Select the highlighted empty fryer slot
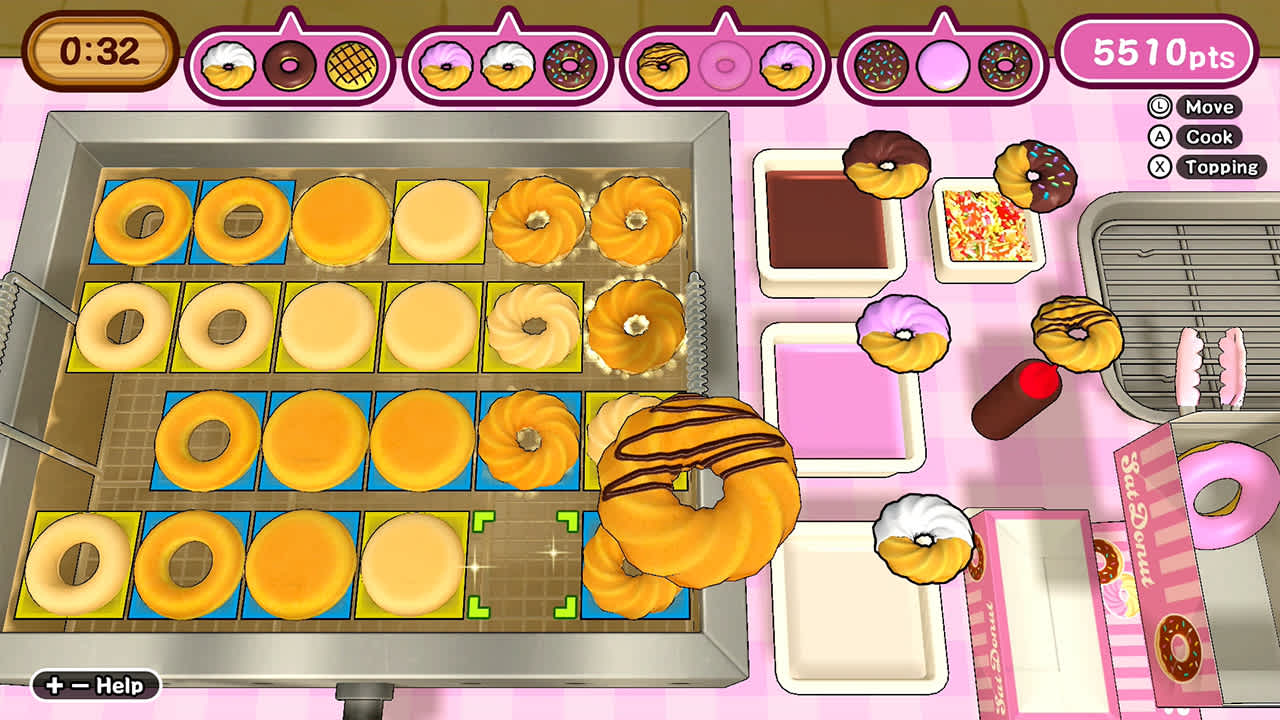1280x720 pixels. pos(524,563)
